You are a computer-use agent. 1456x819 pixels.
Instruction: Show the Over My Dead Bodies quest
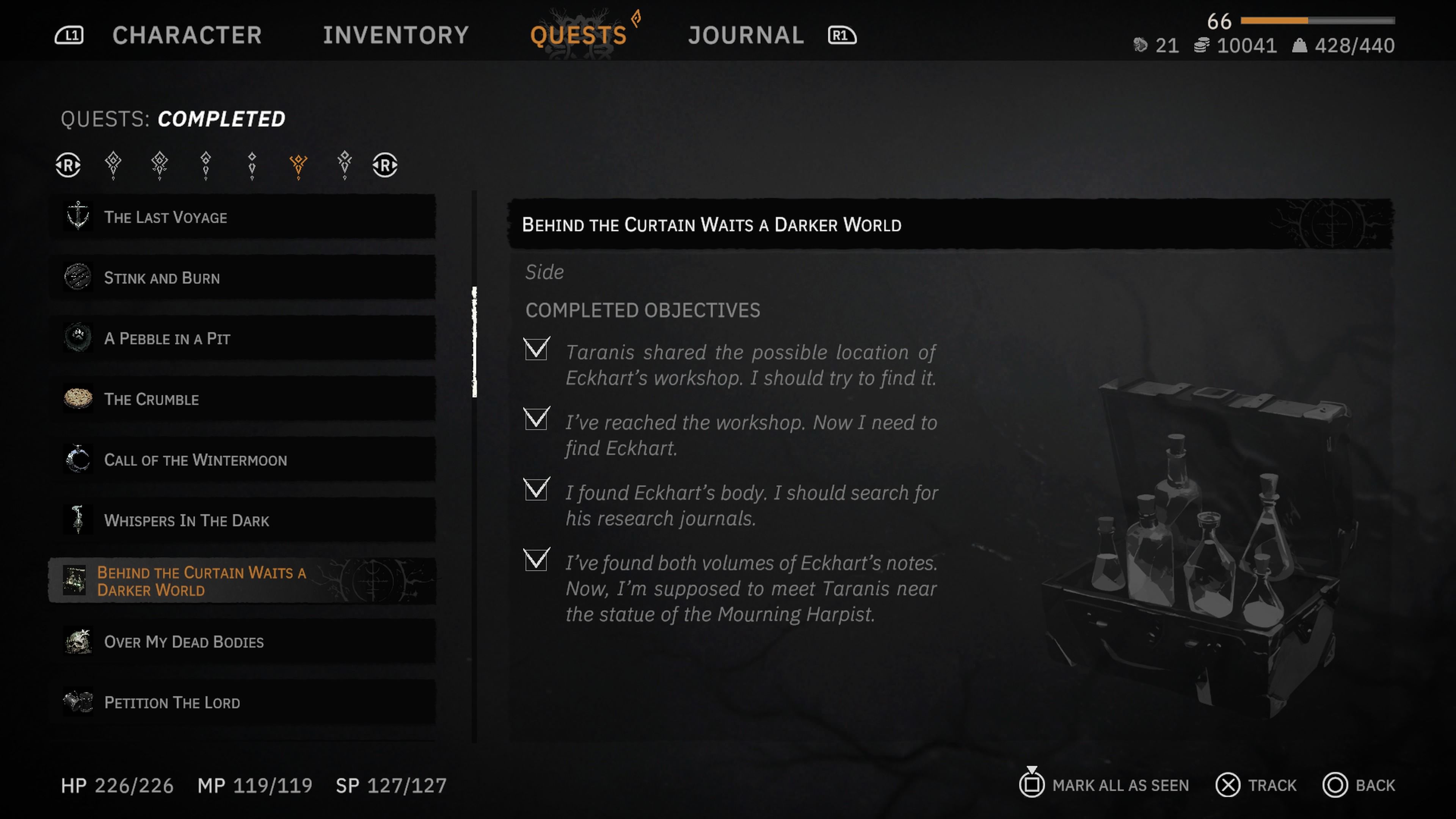point(243,642)
